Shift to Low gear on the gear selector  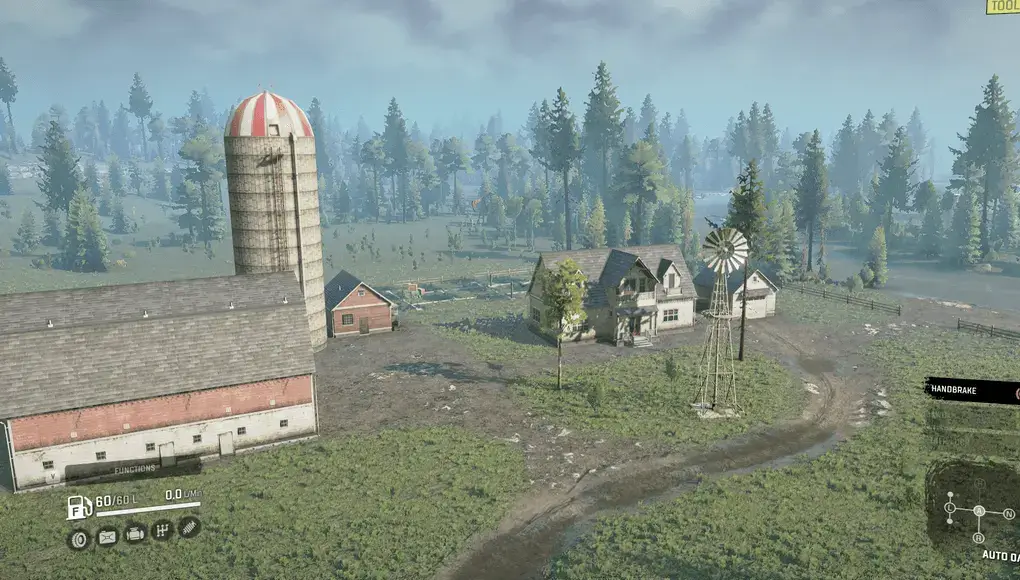click(950, 508)
